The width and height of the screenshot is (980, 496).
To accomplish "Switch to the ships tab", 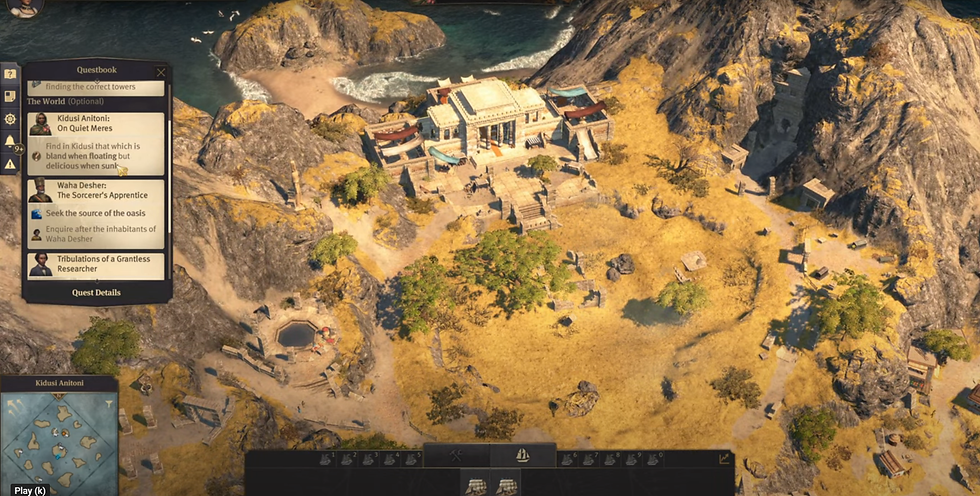I will (x=522, y=456).
